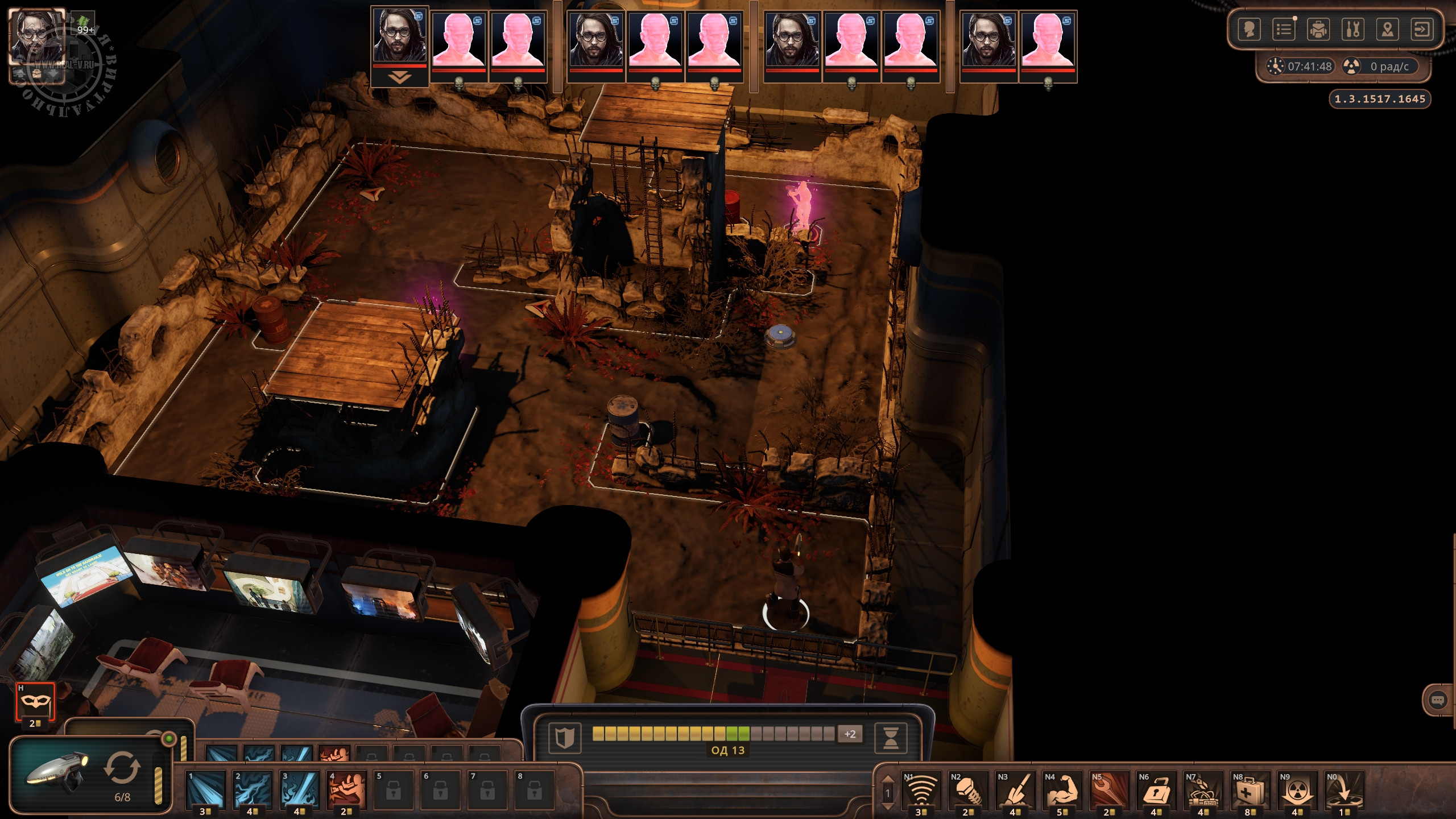
Task: Open the map marker button
Action: pos(1388,29)
